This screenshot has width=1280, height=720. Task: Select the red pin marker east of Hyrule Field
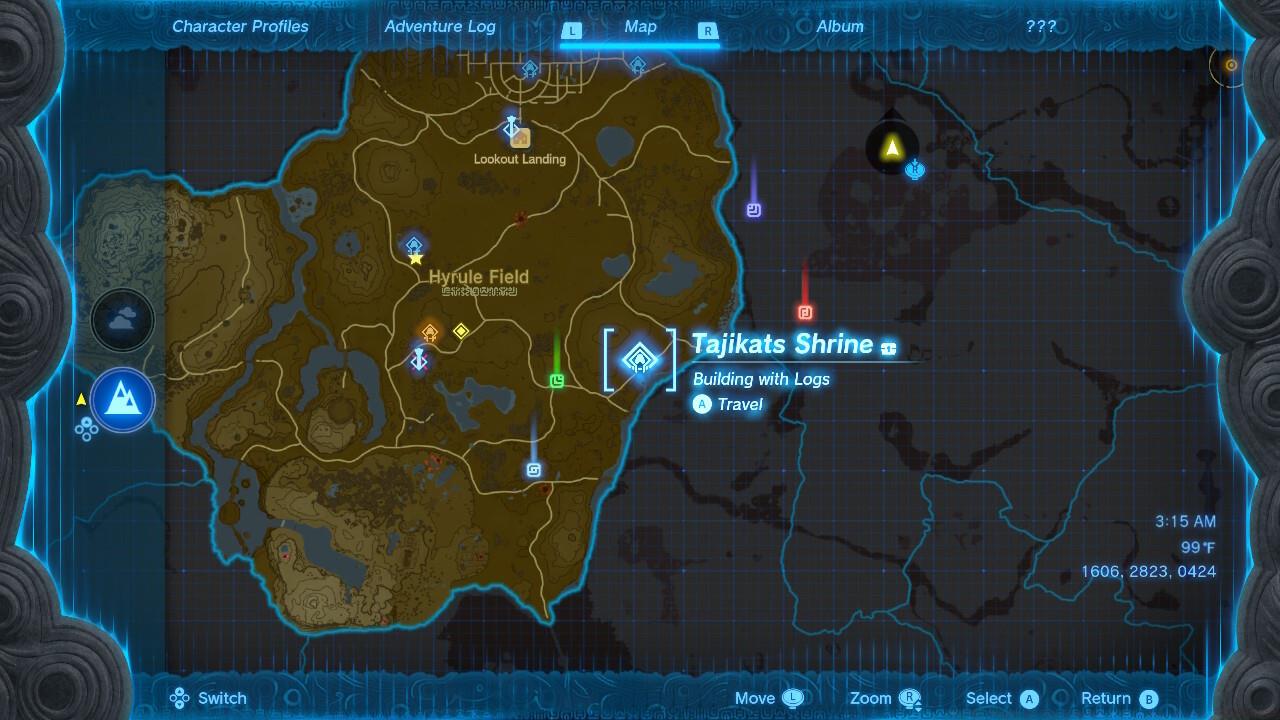[x=806, y=310]
